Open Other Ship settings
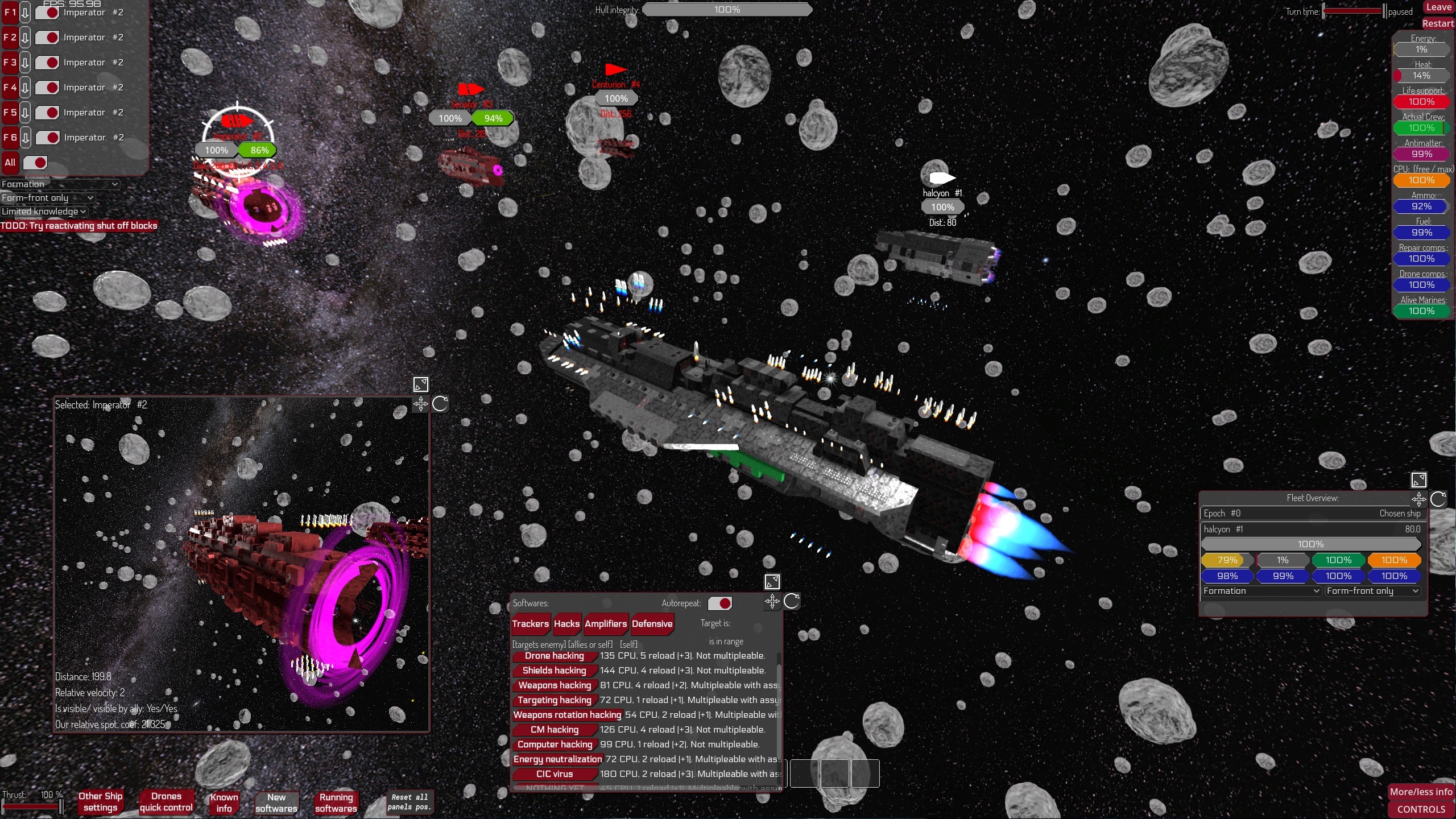The width and height of the screenshot is (1456, 819). 100,802
